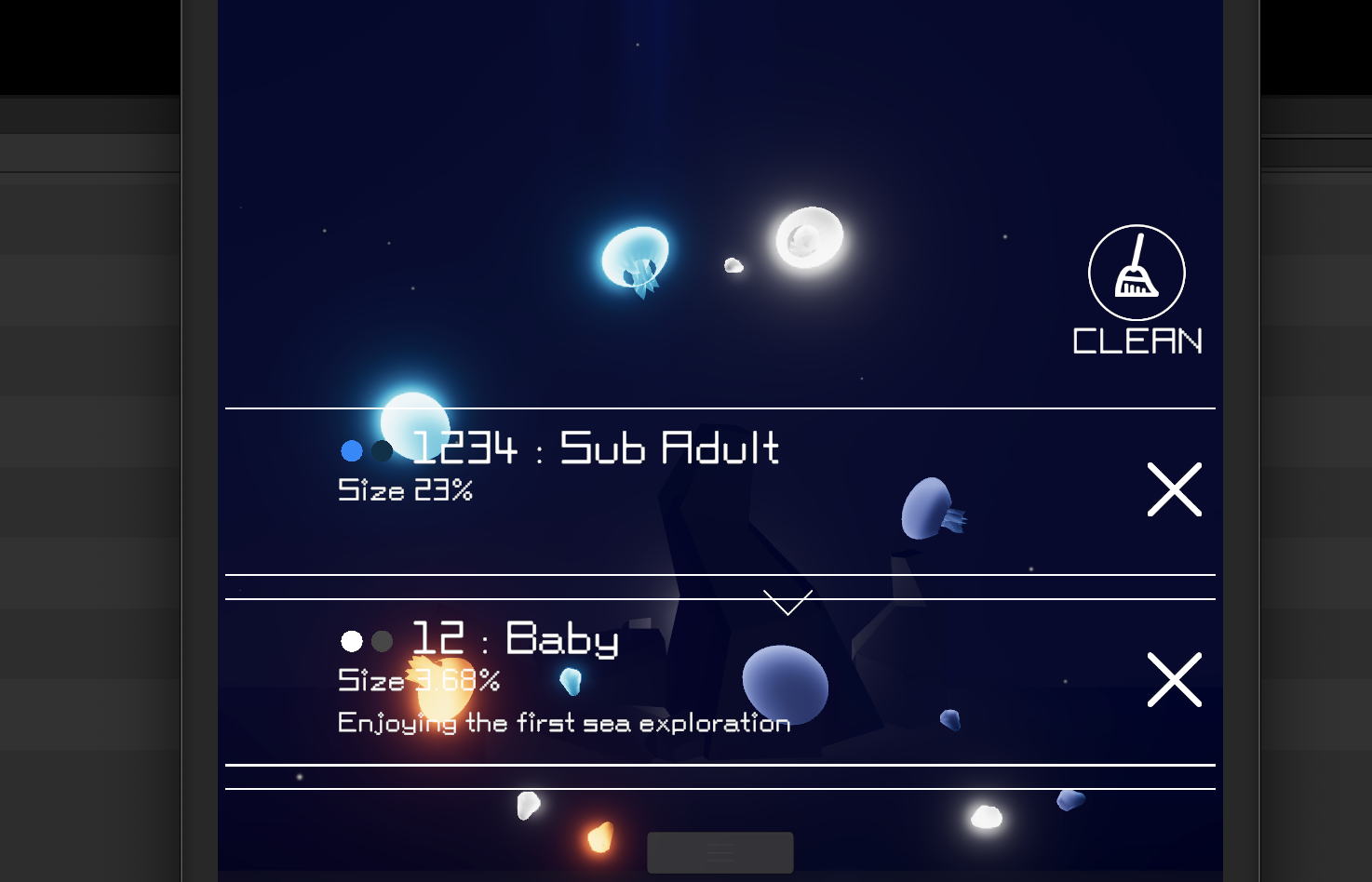Click the Size 23% progress text
Viewport: 1372px width, 882px height.
(x=405, y=490)
